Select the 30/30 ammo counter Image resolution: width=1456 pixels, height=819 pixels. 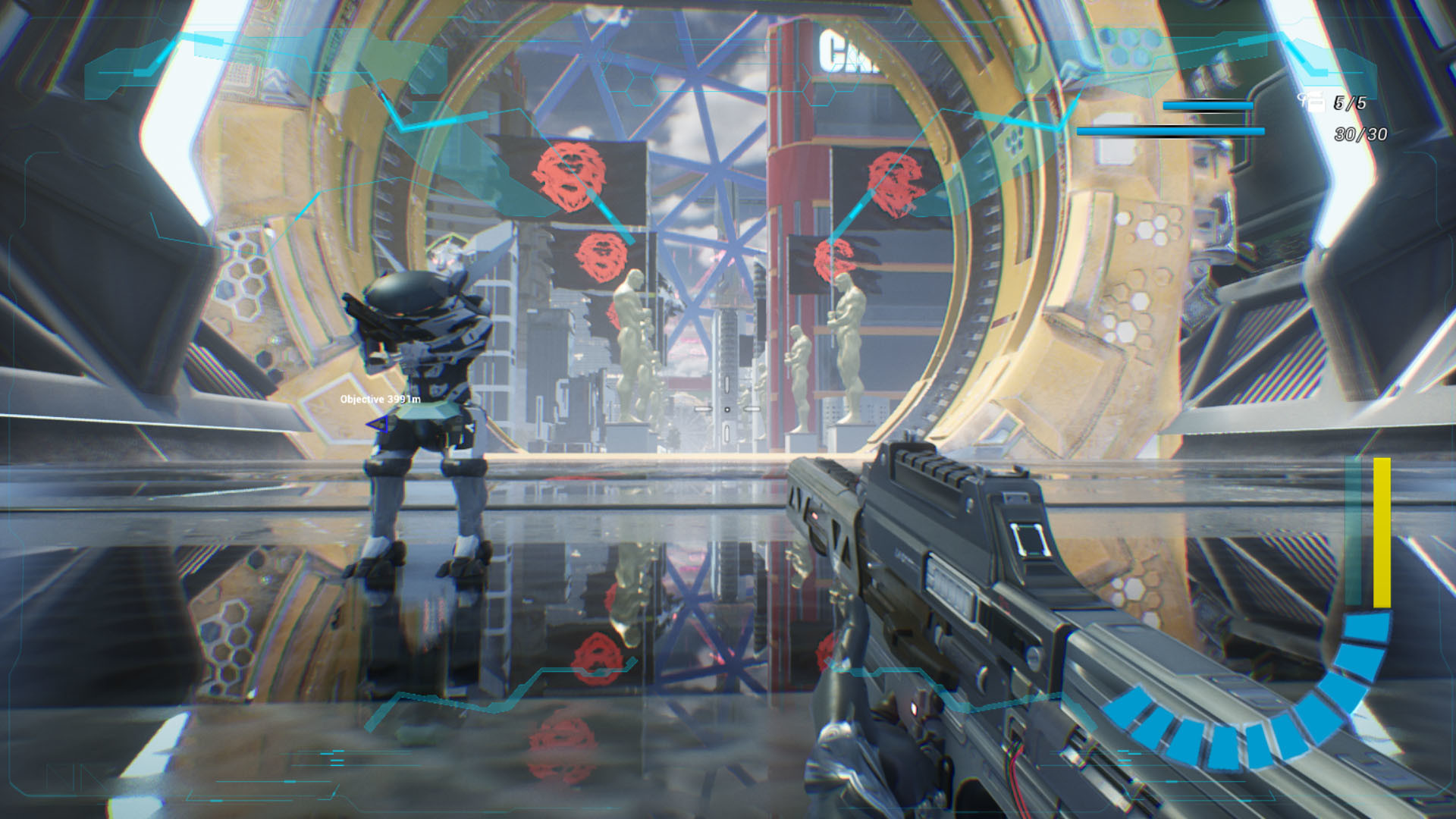click(x=1358, y=135)
